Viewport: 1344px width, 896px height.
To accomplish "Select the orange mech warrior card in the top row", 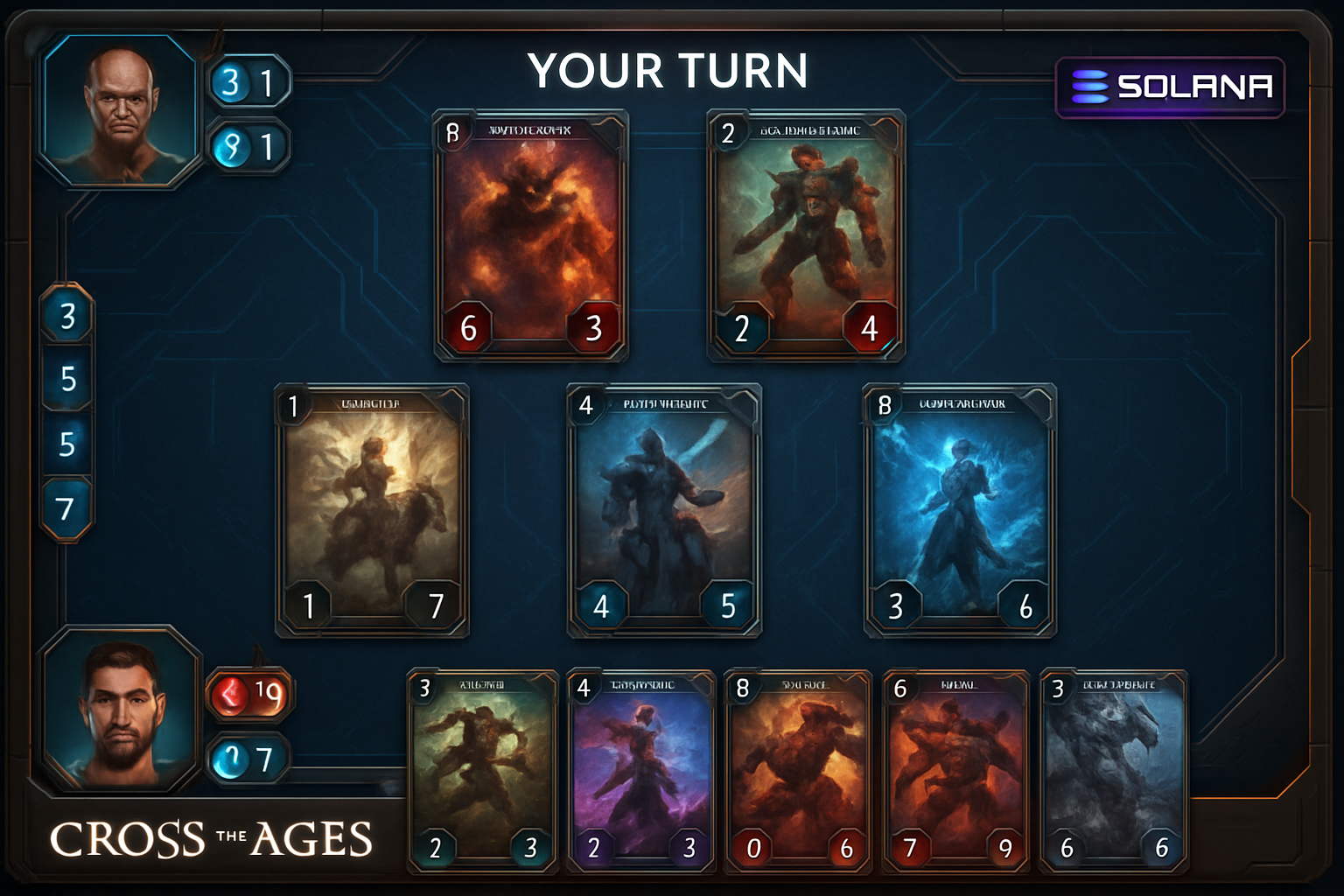I will coord(805,234).
